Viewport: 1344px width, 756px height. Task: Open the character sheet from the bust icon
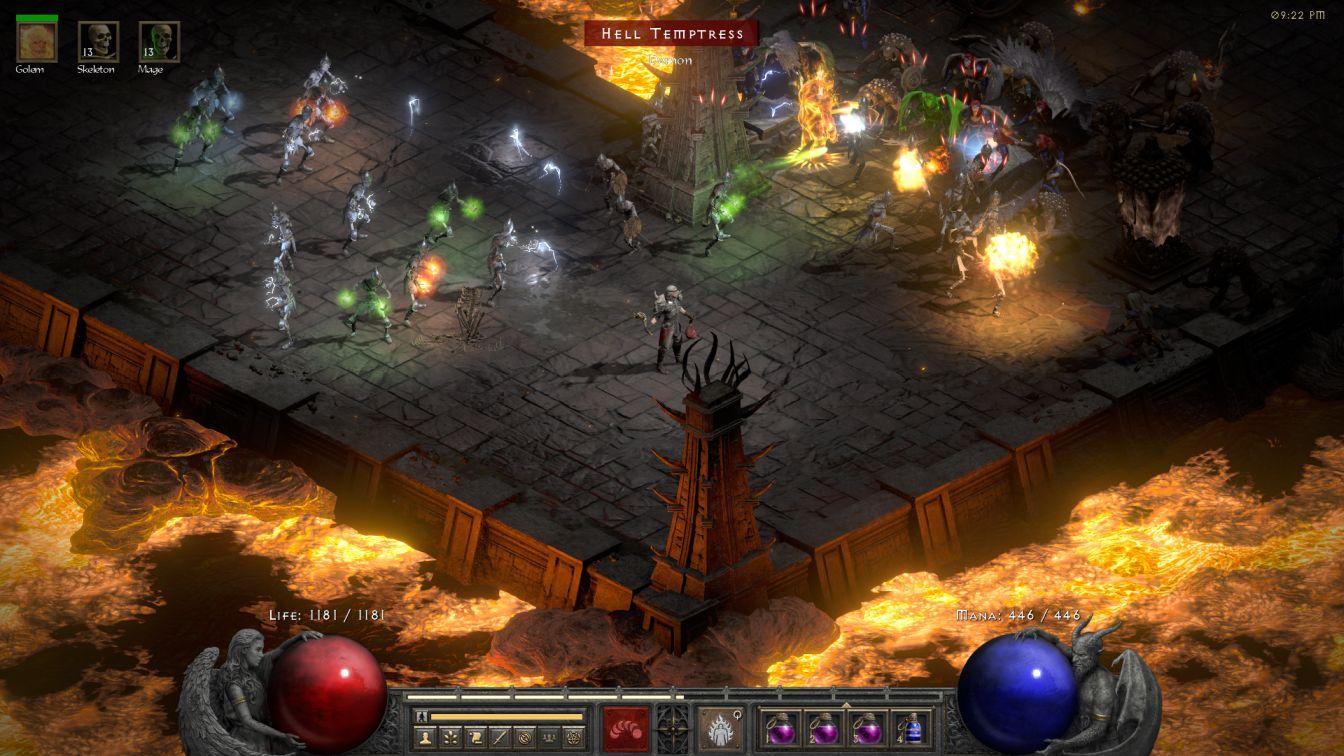(424, 738)
